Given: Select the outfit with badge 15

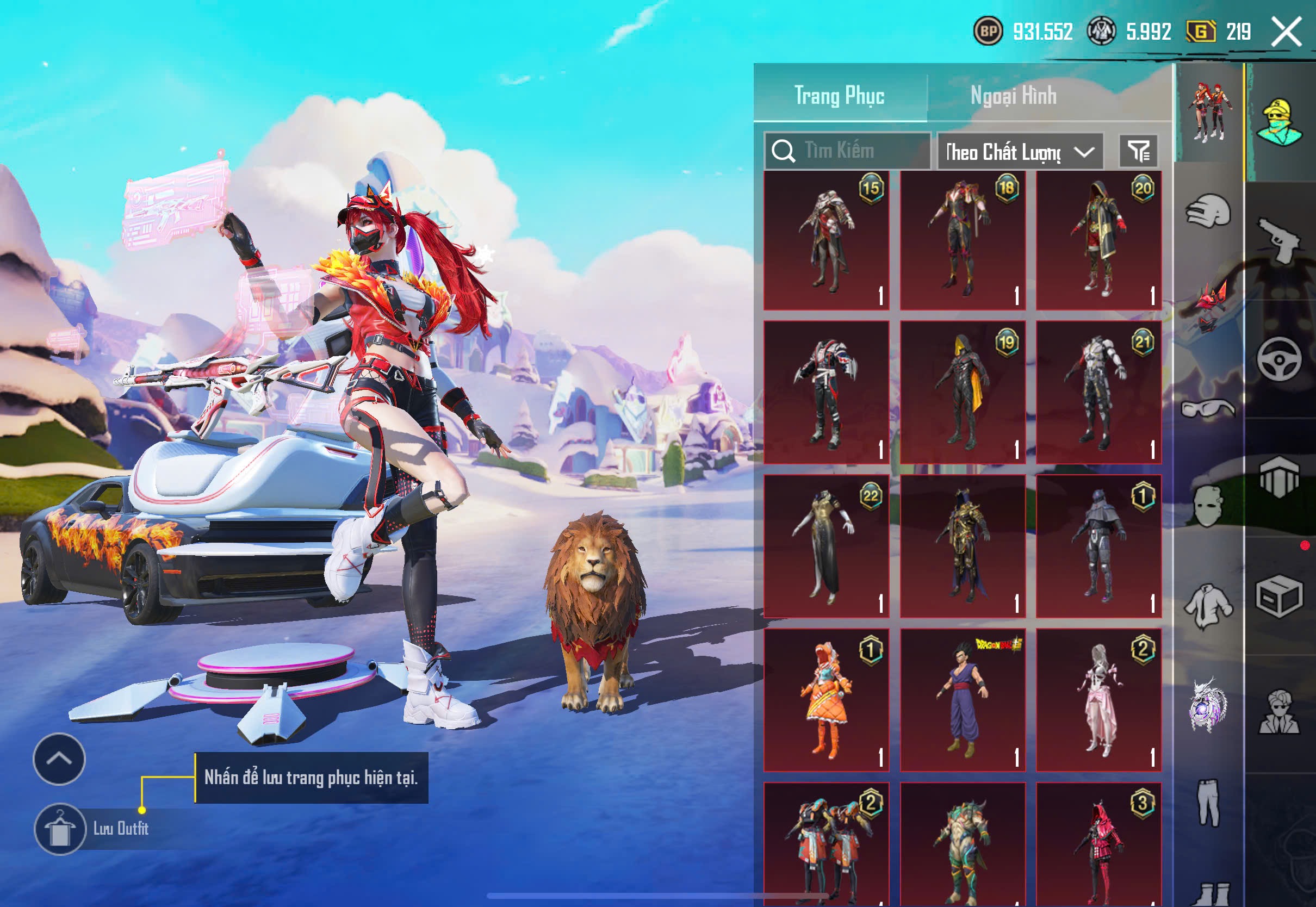Looking at the screenshot, I should (826, 240).
